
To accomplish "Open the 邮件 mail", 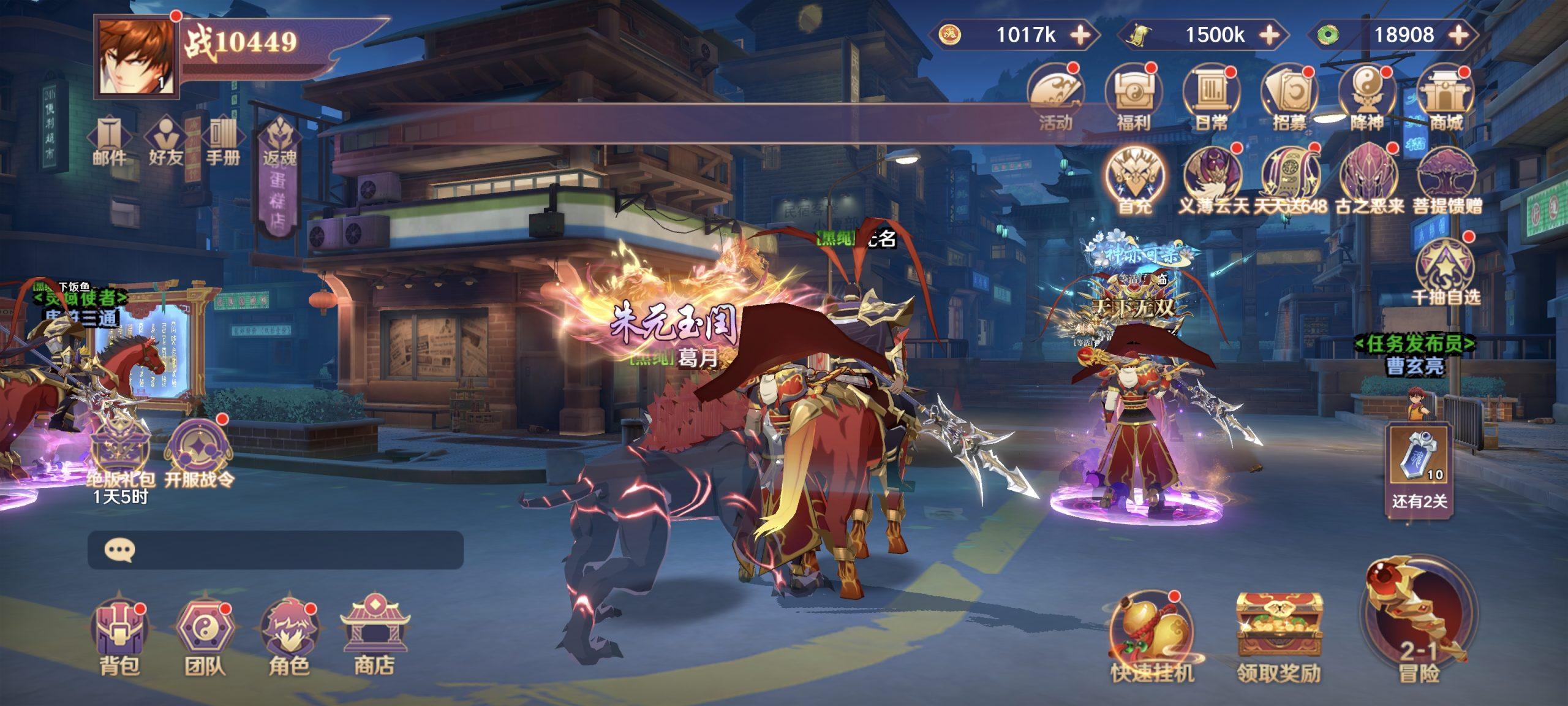I will point(109,142).
